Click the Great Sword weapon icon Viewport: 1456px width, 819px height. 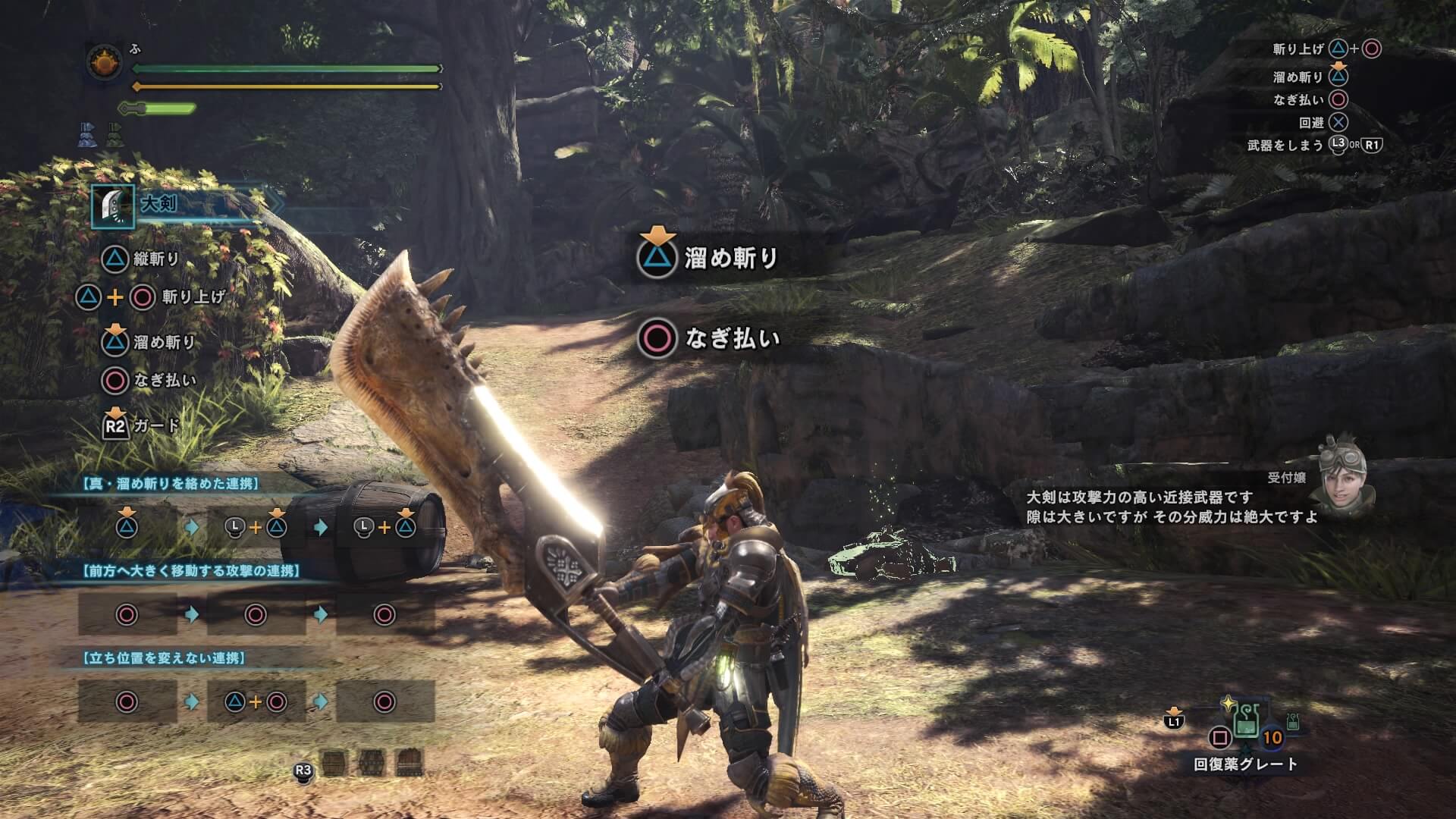(x=112, y=206)
